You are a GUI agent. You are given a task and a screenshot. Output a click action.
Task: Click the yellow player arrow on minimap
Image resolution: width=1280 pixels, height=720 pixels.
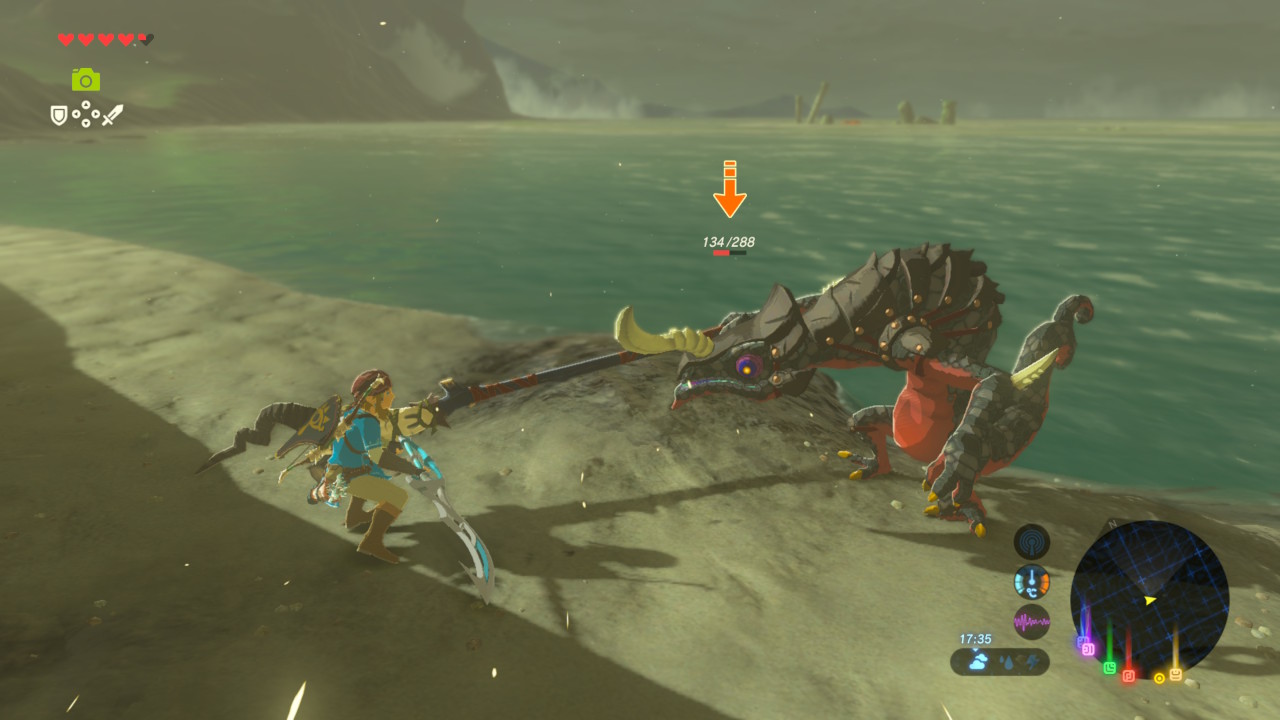tap(1150, 600)
